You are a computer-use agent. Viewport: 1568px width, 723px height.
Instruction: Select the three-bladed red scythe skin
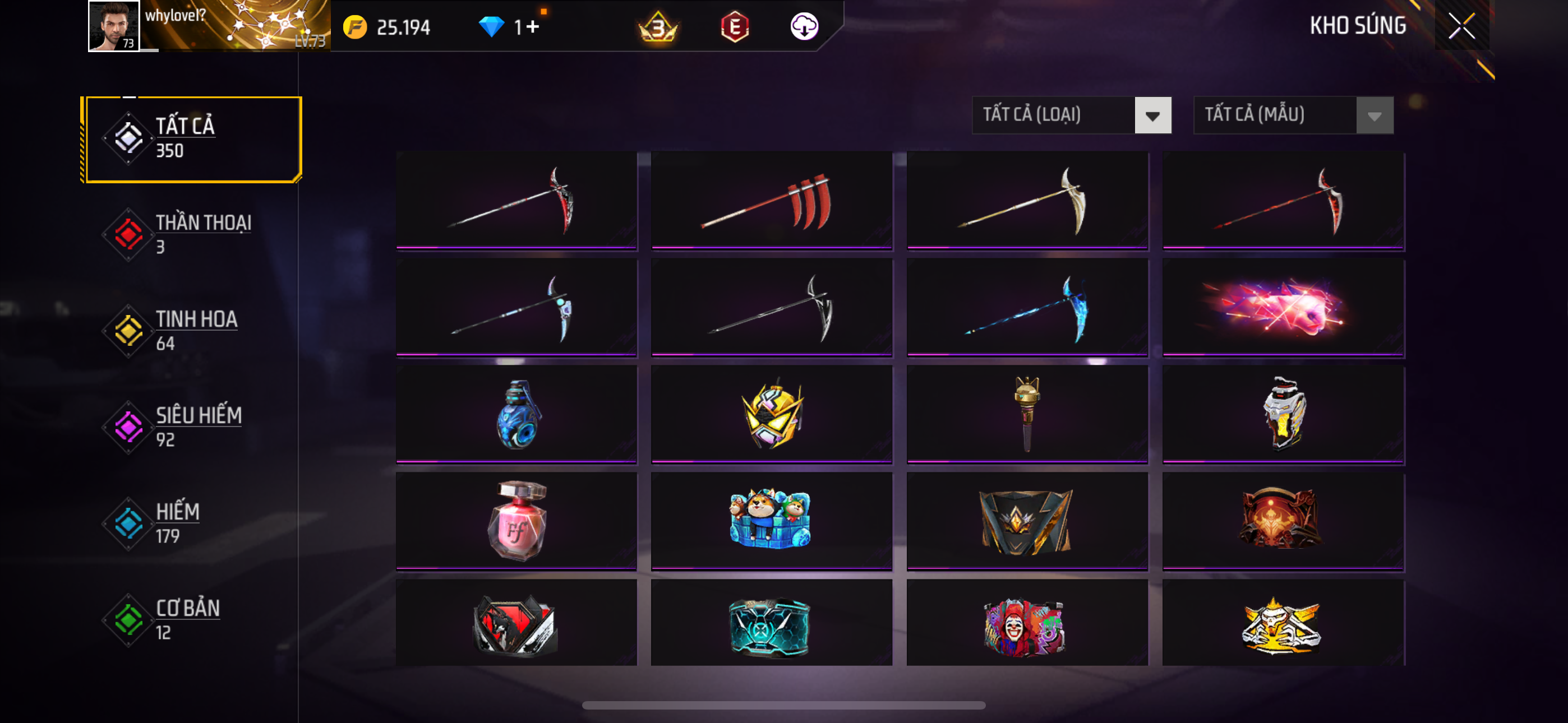[771, 201]
